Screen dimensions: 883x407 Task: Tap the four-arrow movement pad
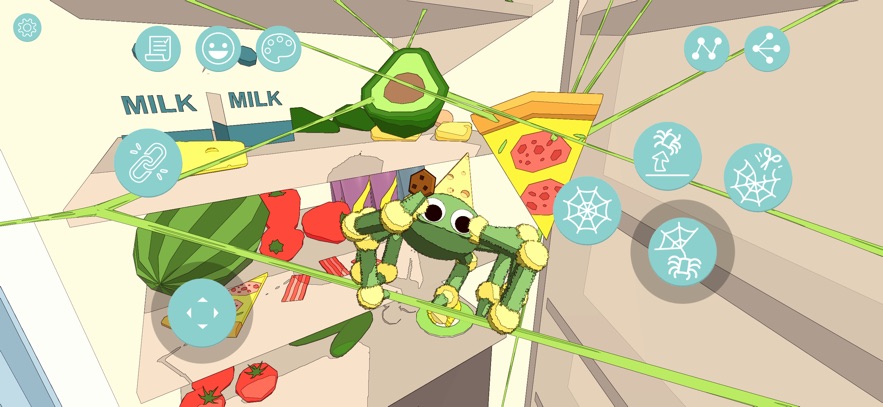[x=202, y=312]
